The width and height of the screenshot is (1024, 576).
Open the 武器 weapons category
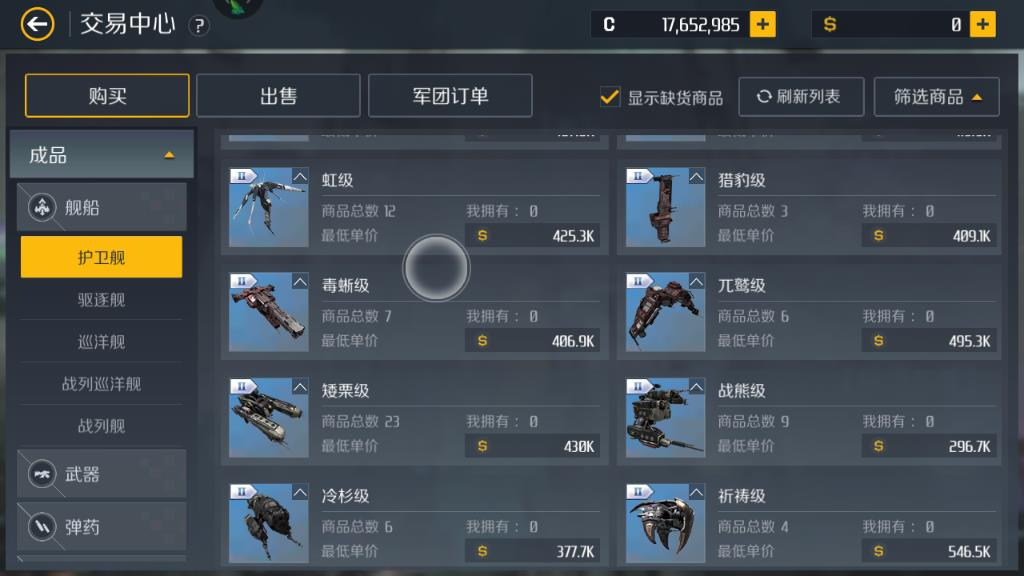101,474
